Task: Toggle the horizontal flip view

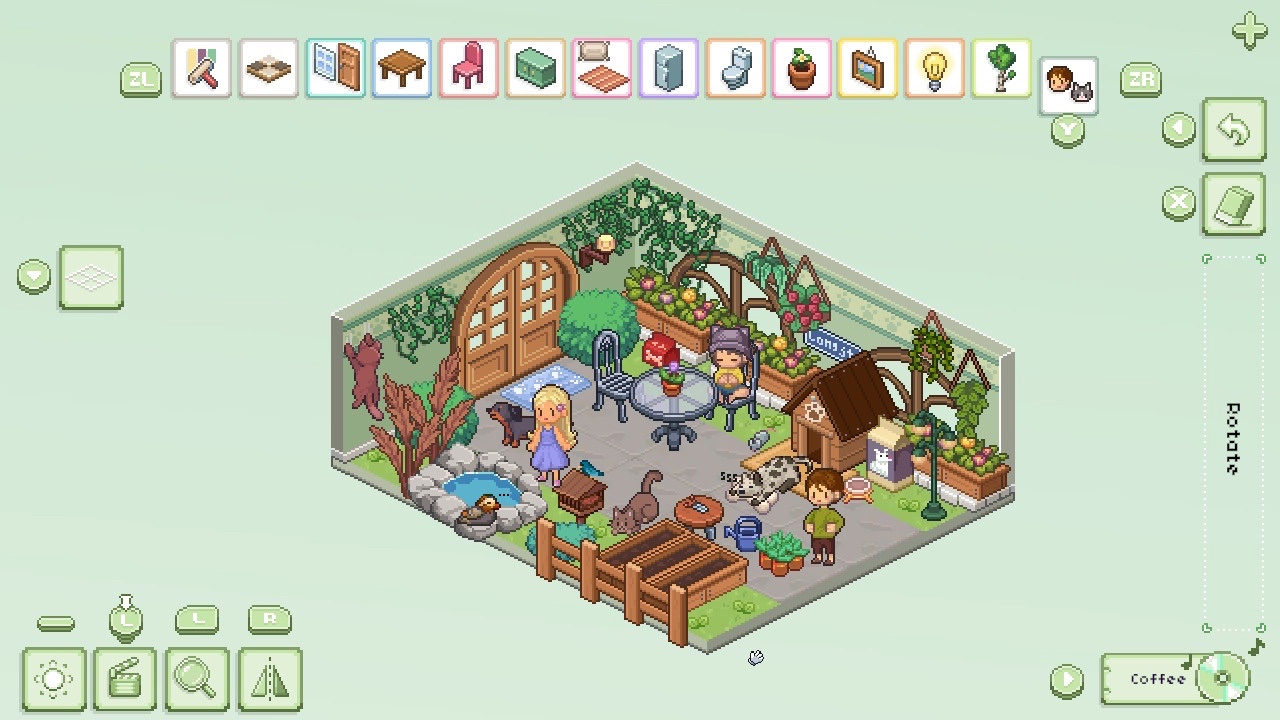Action: click(x=270, y=679)
